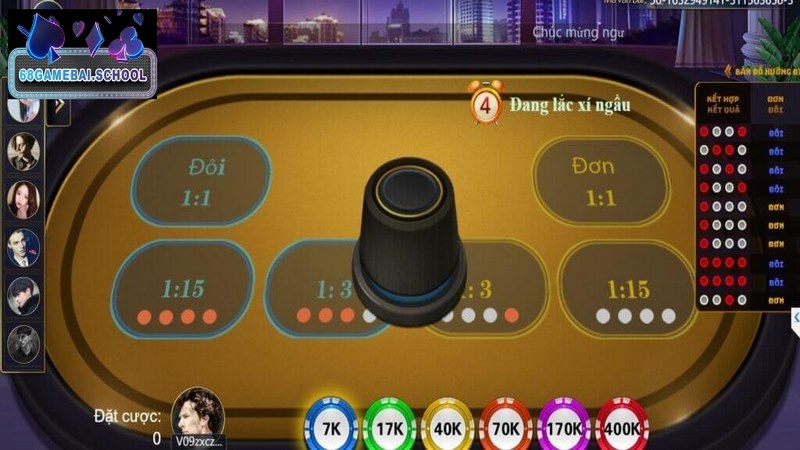Choose the green 17K chip
This screenshot has width=800, height=450.
389,426
